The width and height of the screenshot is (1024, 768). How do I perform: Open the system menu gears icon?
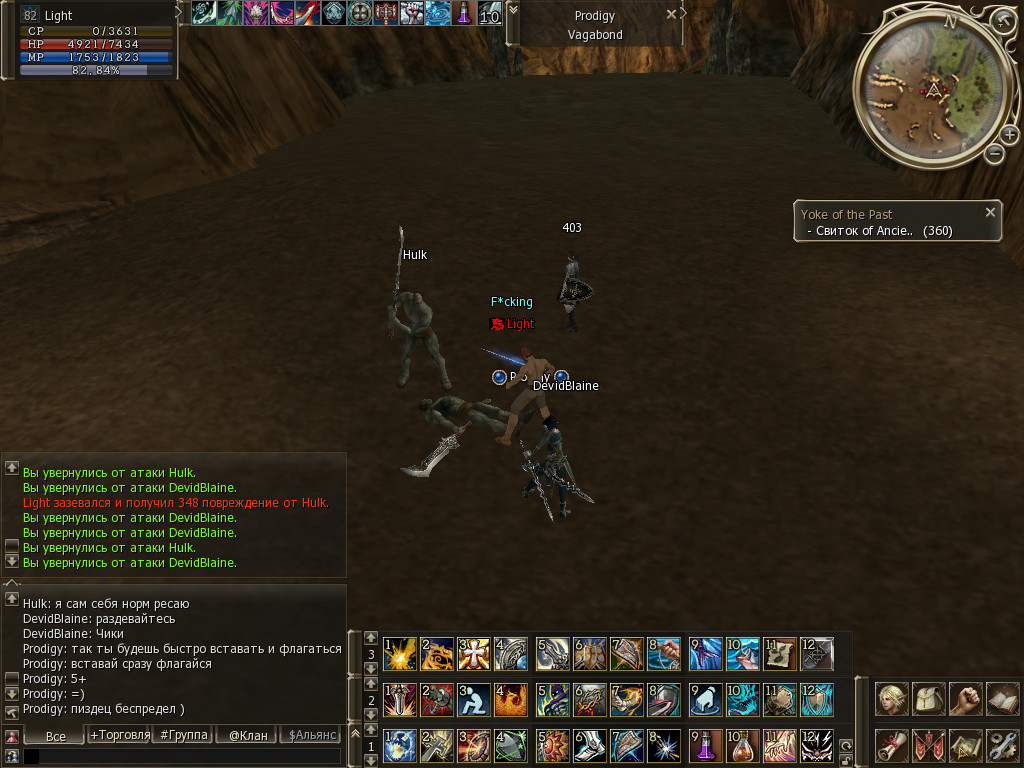click(1002, 745)
